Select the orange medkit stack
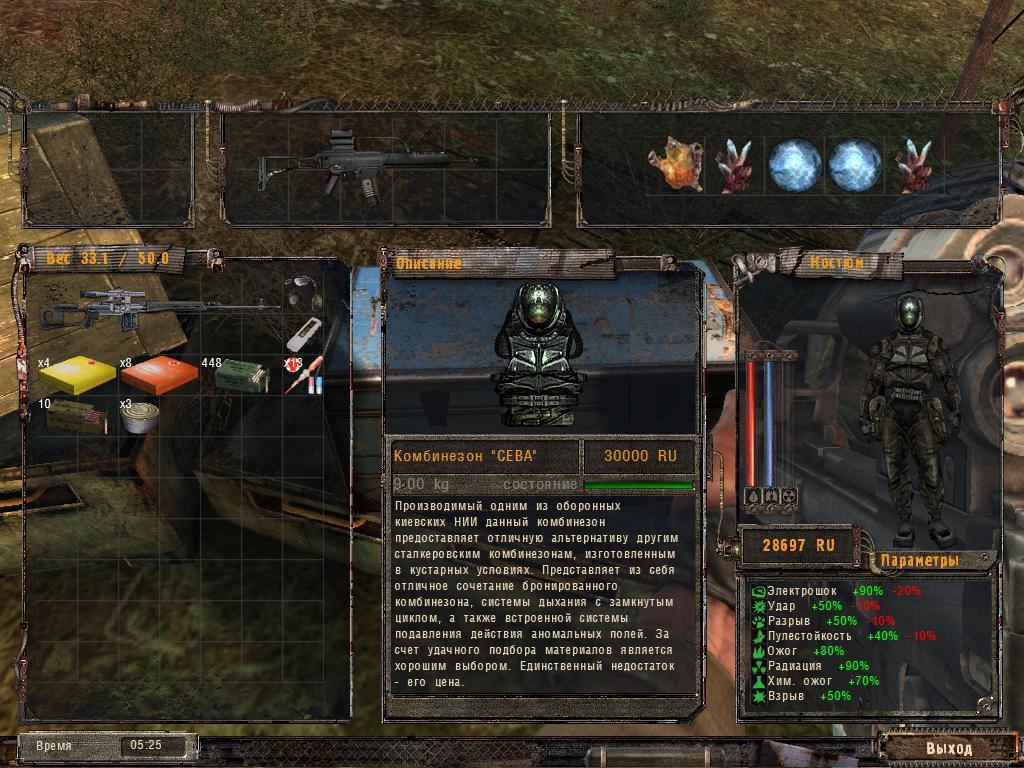 [x=158, y=376]
